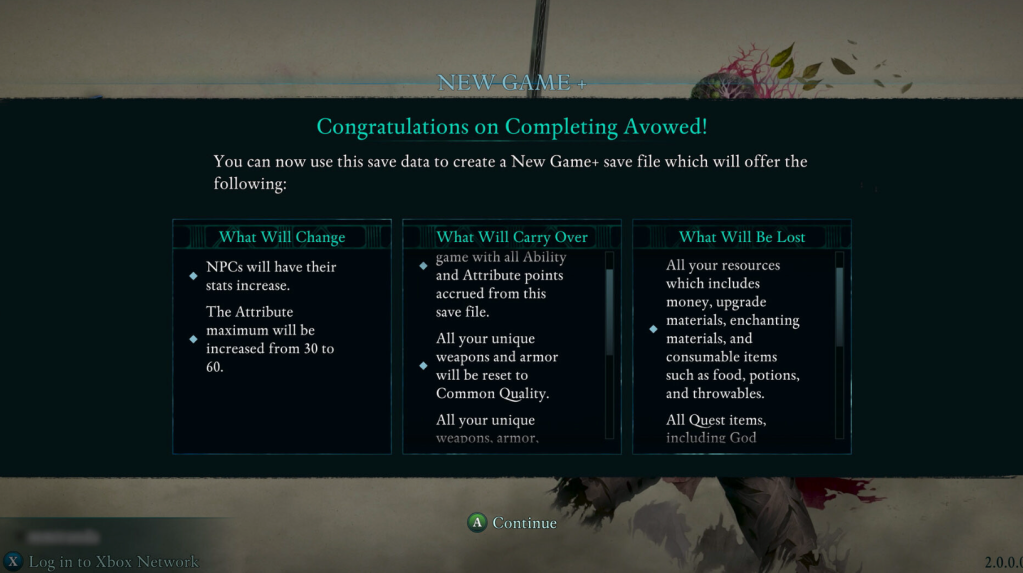Select the What Will Be Lost header
The image size is (1023, 573).
742,237
